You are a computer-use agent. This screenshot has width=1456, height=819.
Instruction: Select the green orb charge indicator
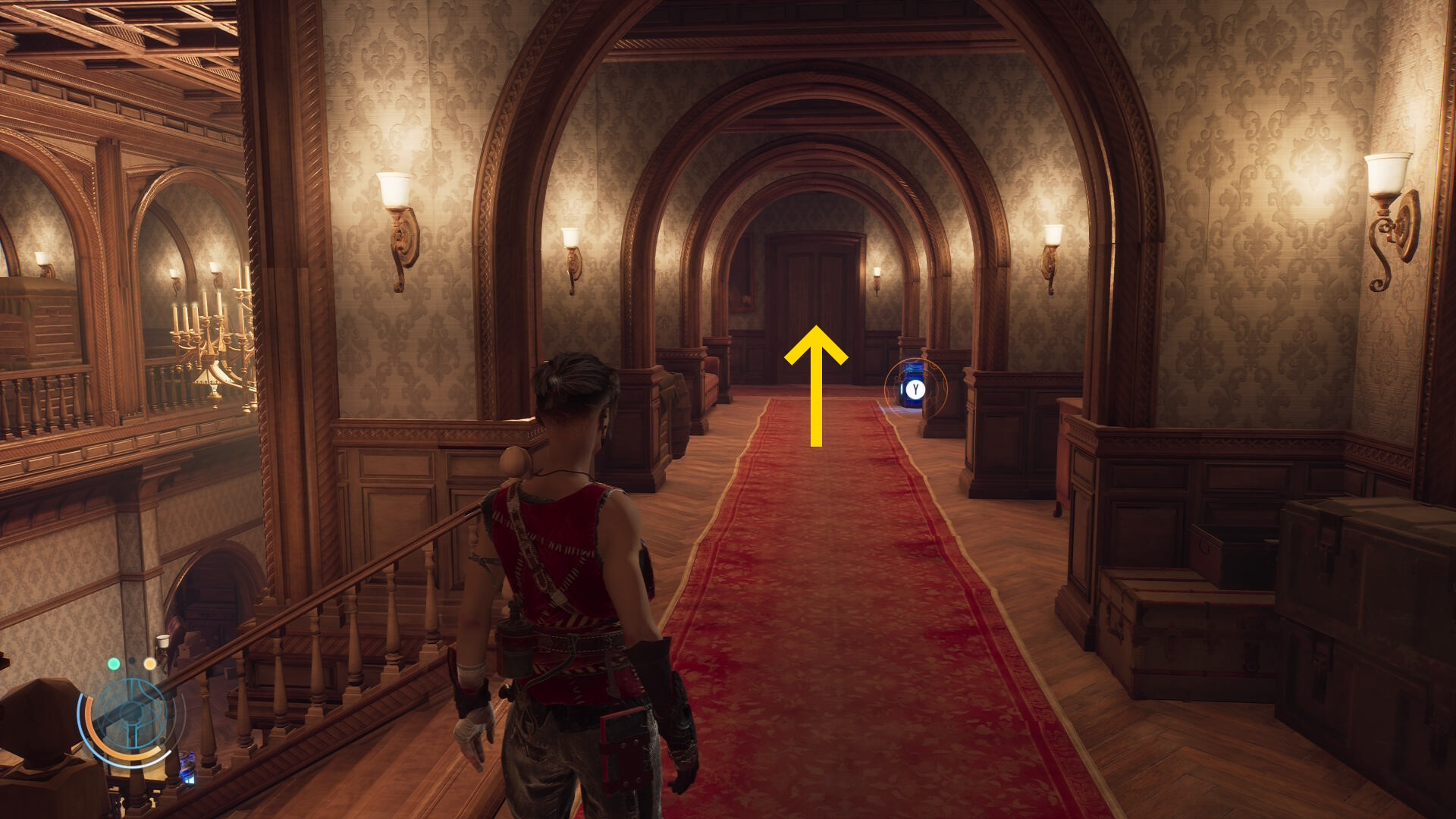coord(114,664)
